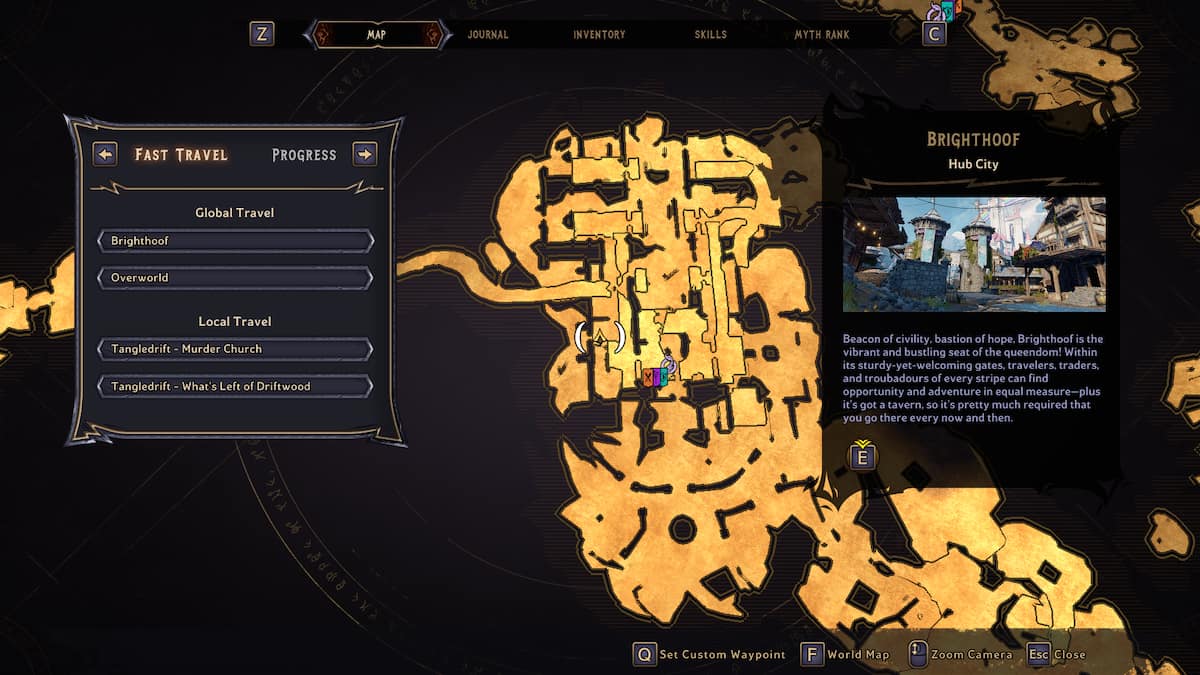Select the colorful vendor marker on map
Screen dimensions: 1200x675
655,377
